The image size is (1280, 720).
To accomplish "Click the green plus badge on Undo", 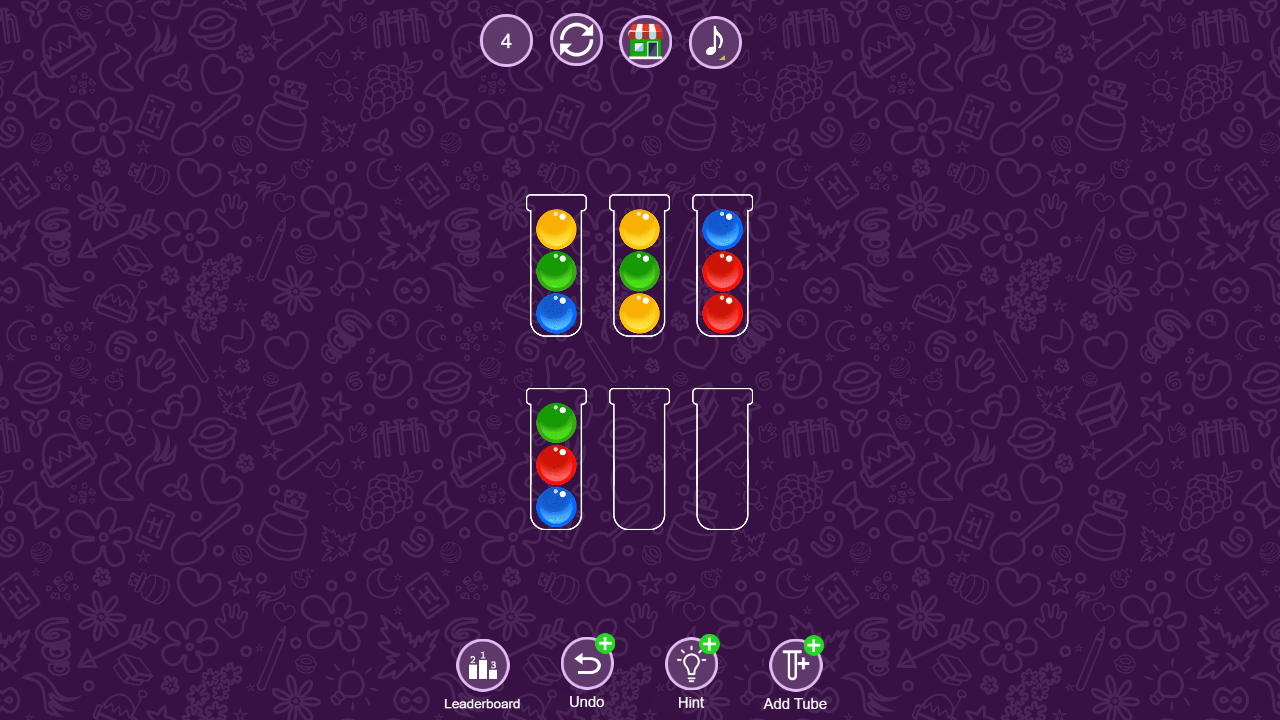I will [x=603, y=645].
